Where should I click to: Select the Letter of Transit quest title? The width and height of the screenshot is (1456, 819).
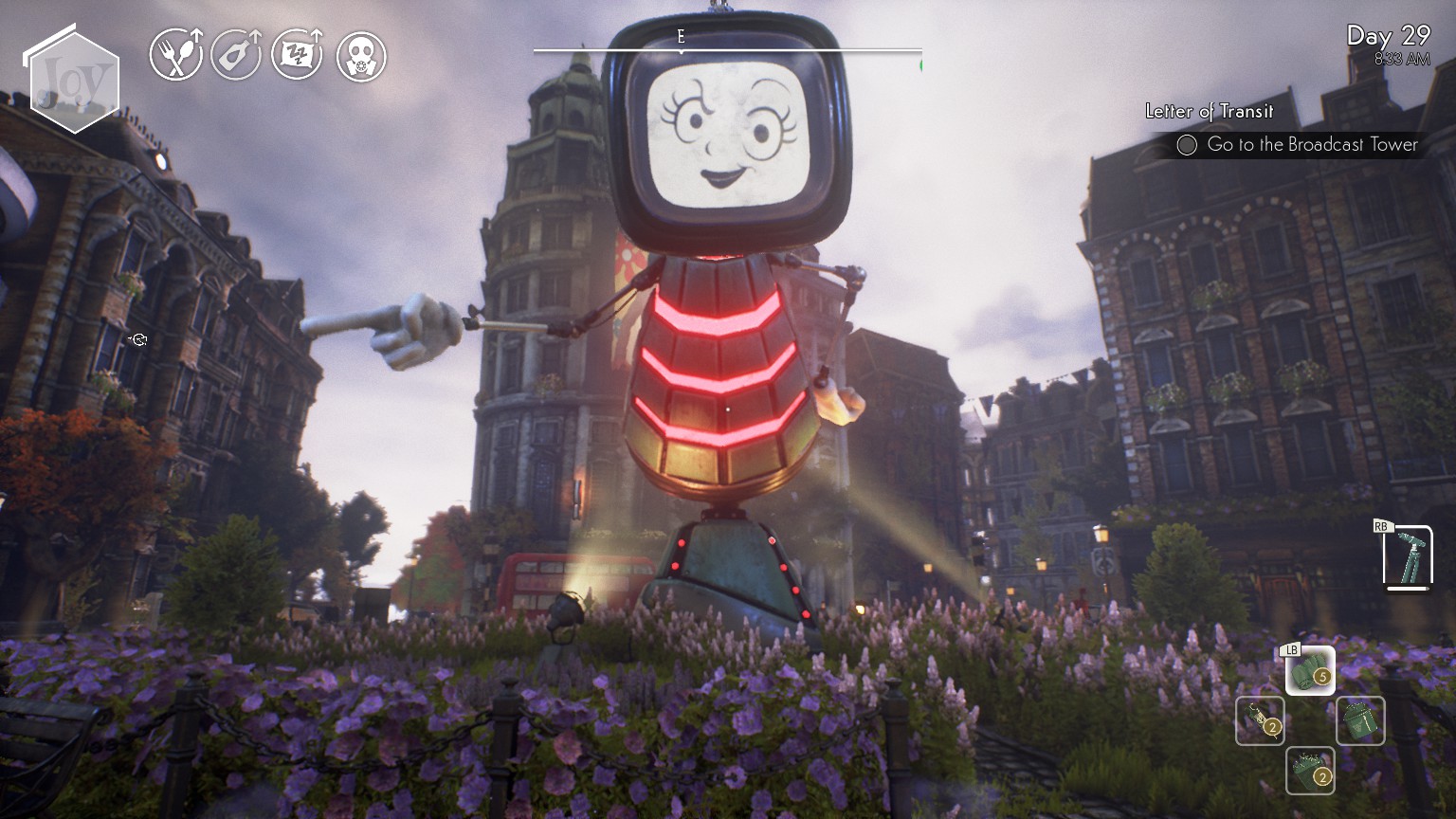point(1208,111)
